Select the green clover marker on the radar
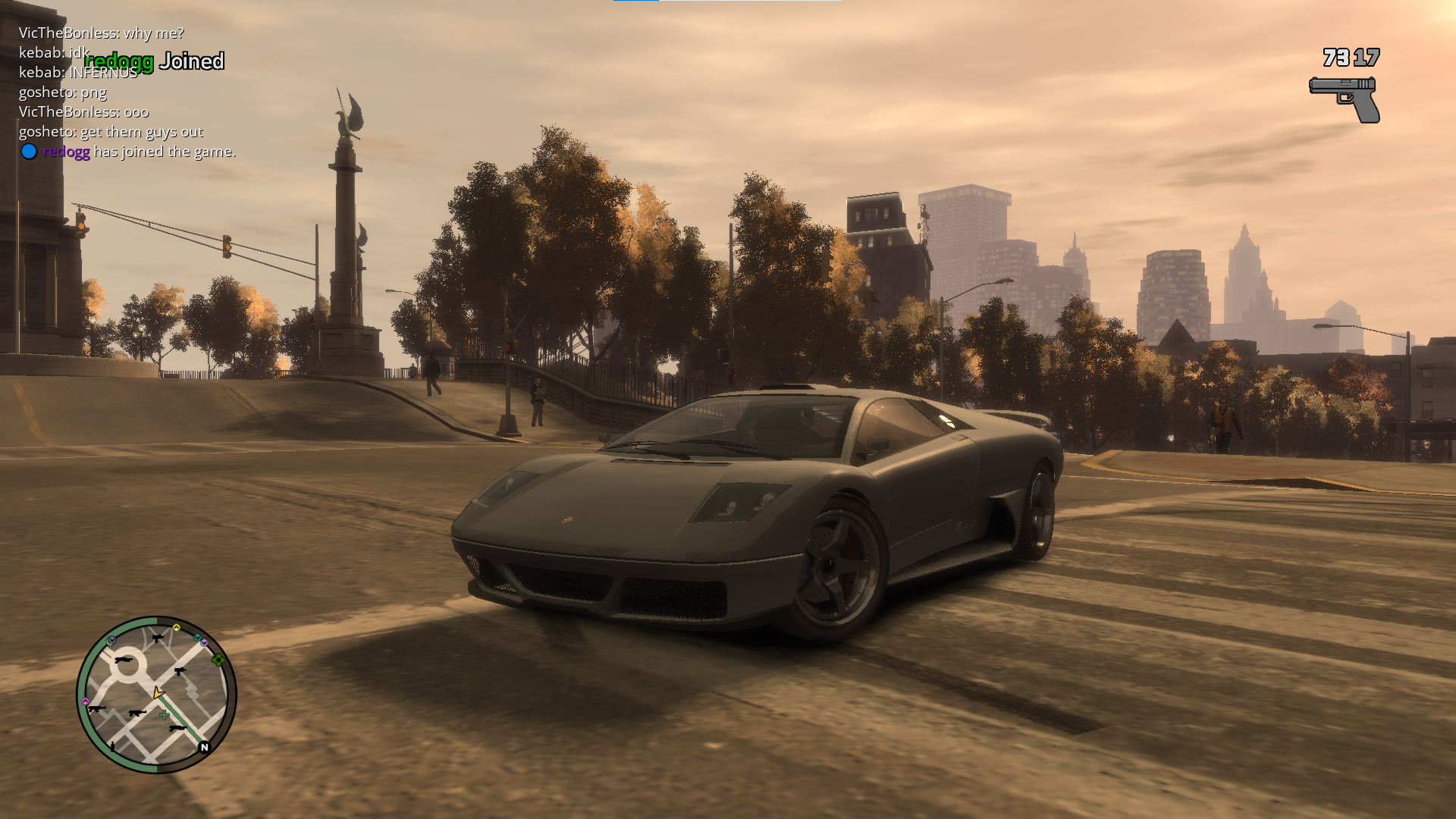Screen dimensions: 1456x819 pos(218,660)
